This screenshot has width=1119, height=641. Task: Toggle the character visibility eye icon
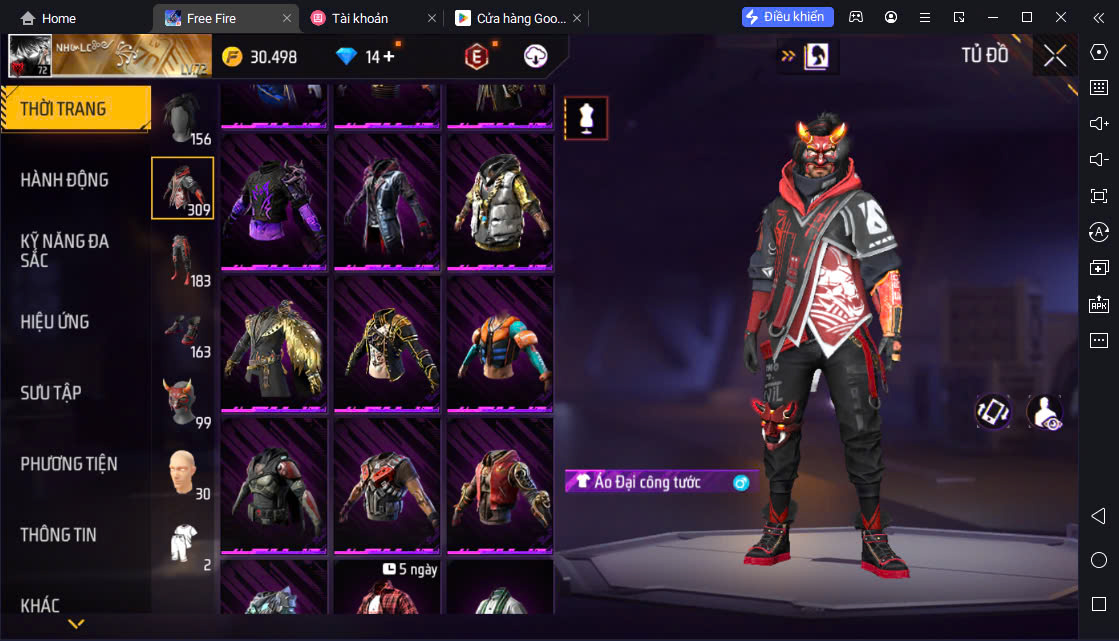tap(1043, 412)
